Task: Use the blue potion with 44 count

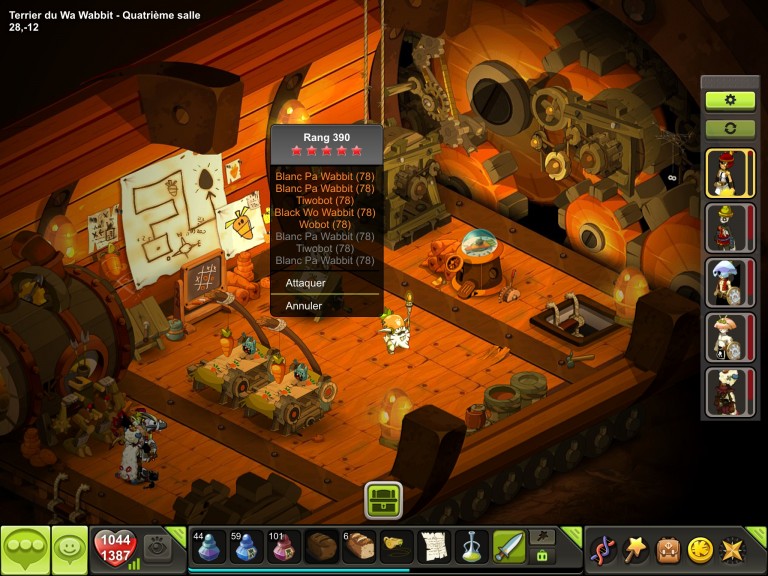Action: pos(208,547)
